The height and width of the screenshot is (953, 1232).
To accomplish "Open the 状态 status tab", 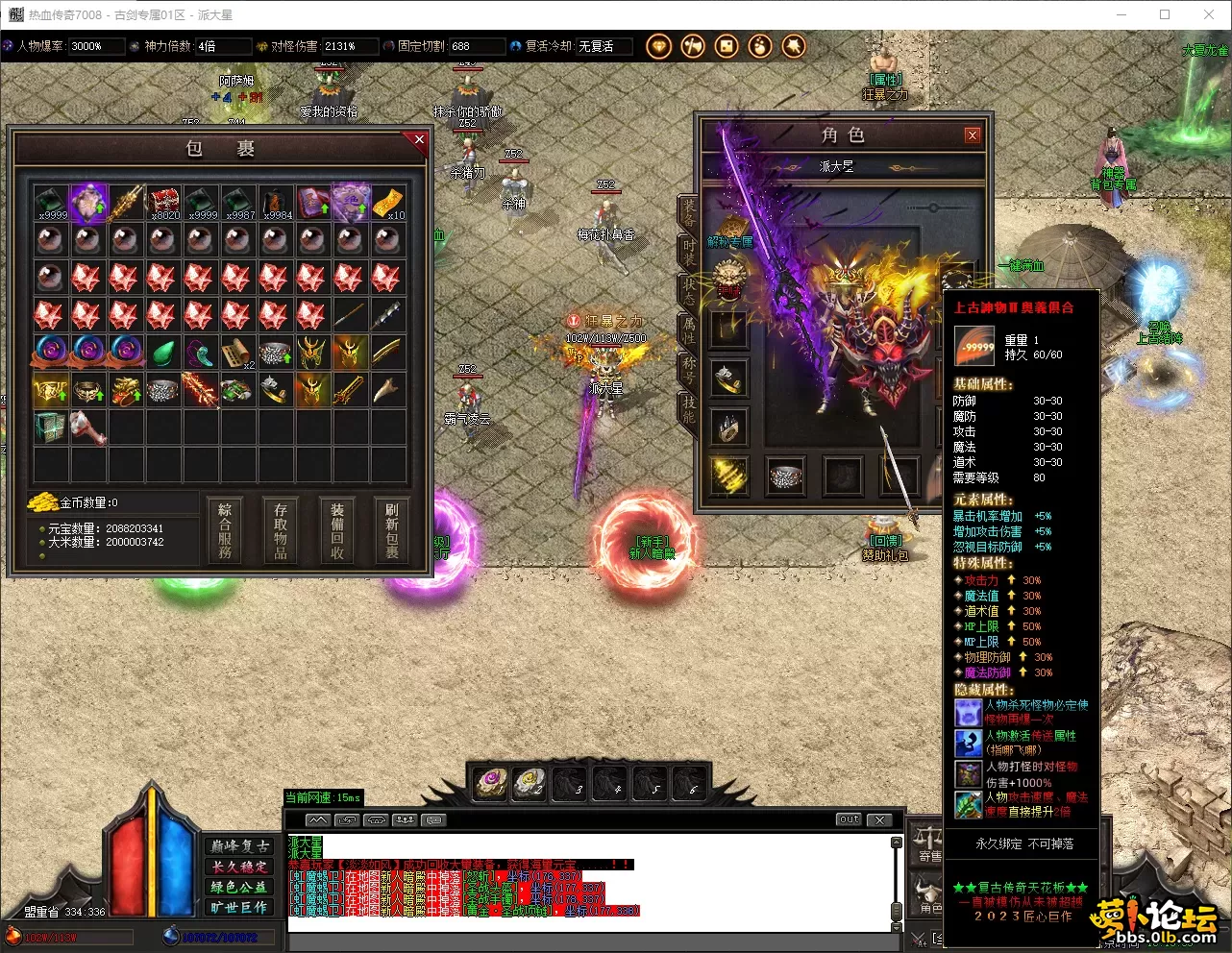I will 689,291.
